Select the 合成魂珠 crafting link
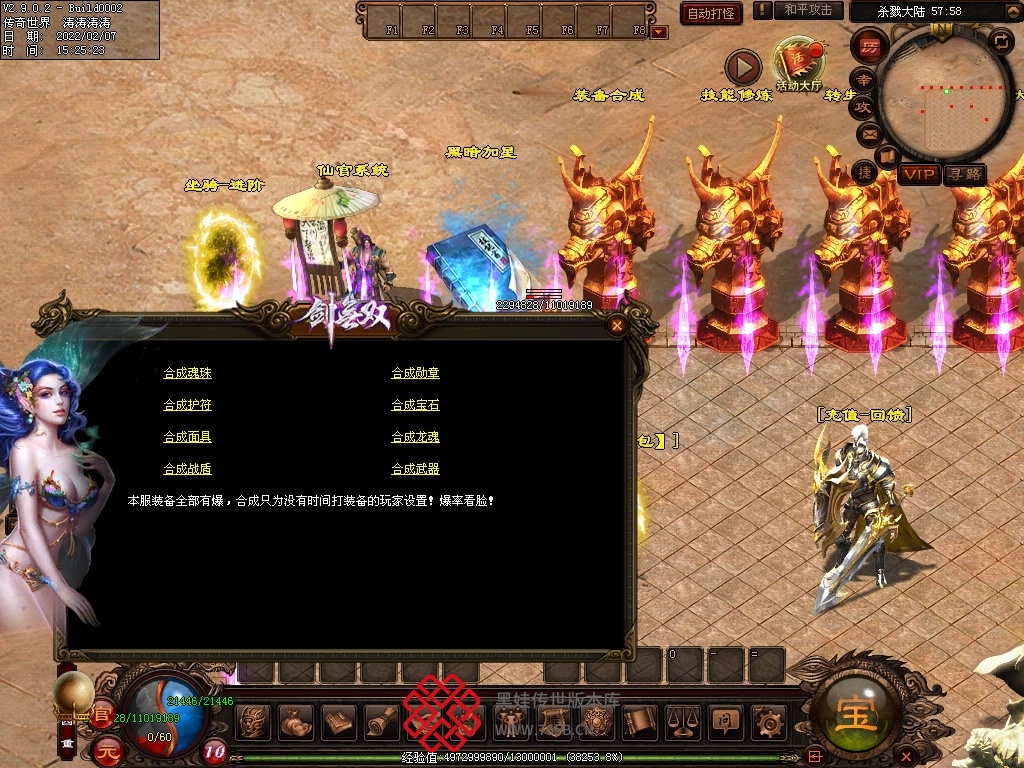Screen dimensions: 1024x768 click(187, 373)
